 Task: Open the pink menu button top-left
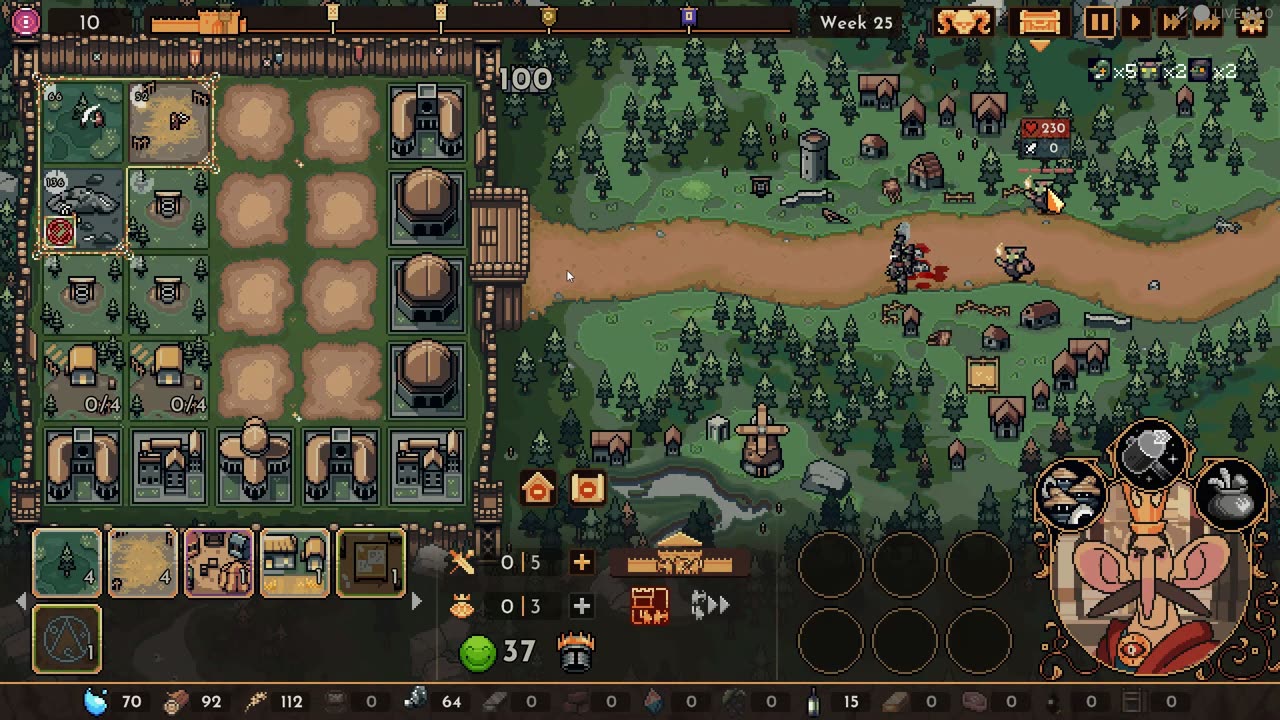(26, 21)
